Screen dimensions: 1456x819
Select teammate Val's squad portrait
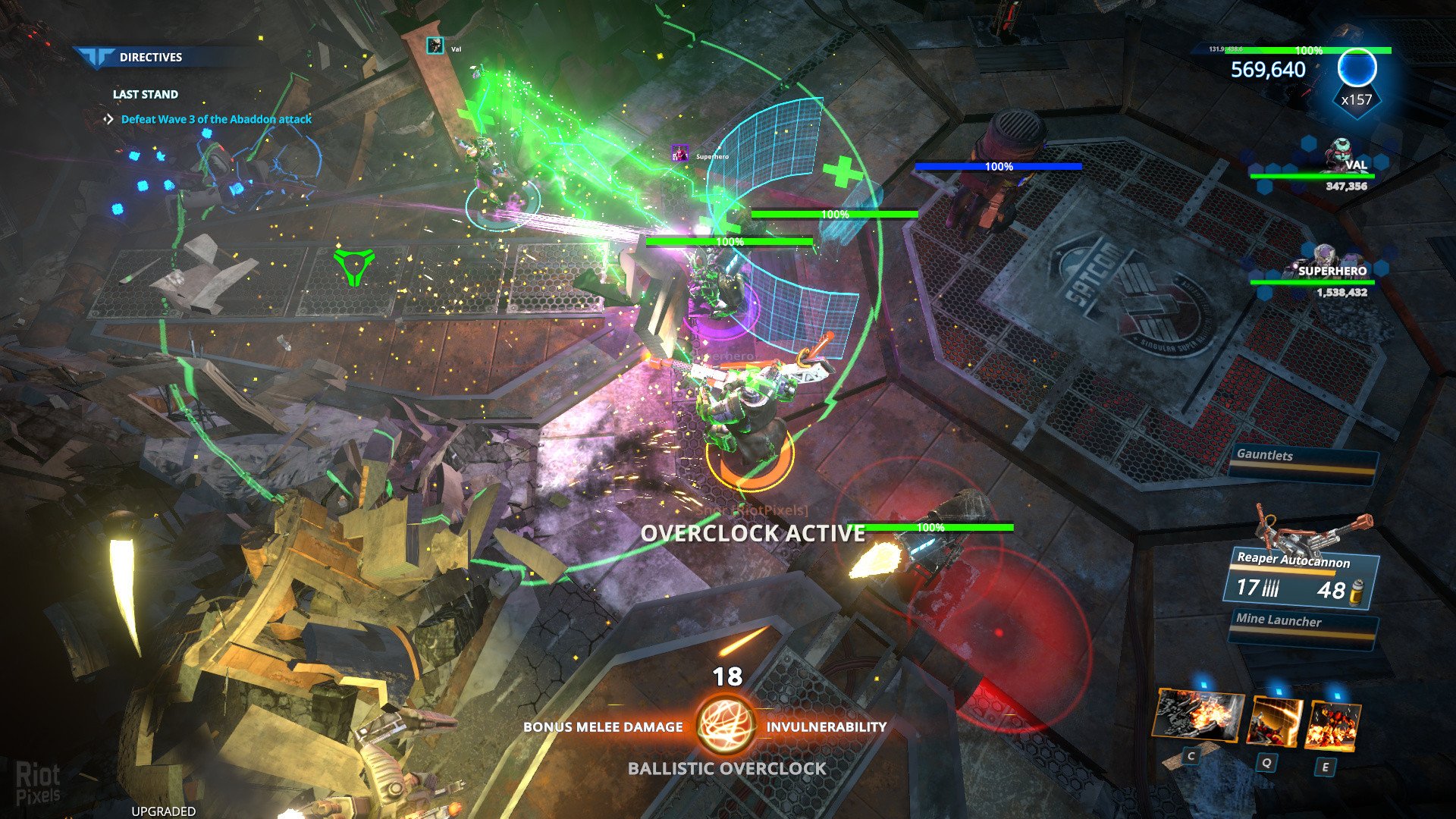(x=1342, y=155)
